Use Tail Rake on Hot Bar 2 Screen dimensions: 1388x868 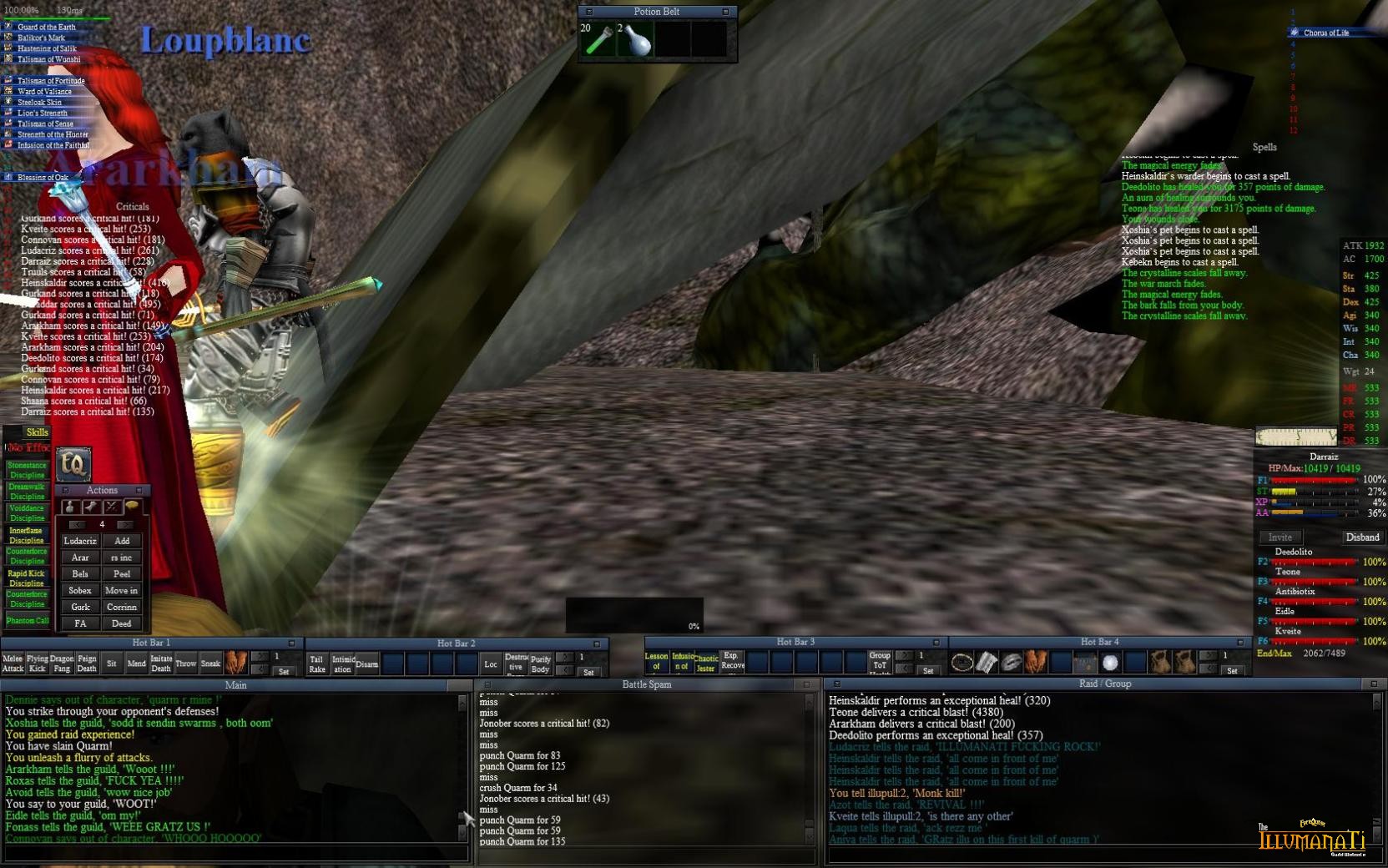click(316, 664)
